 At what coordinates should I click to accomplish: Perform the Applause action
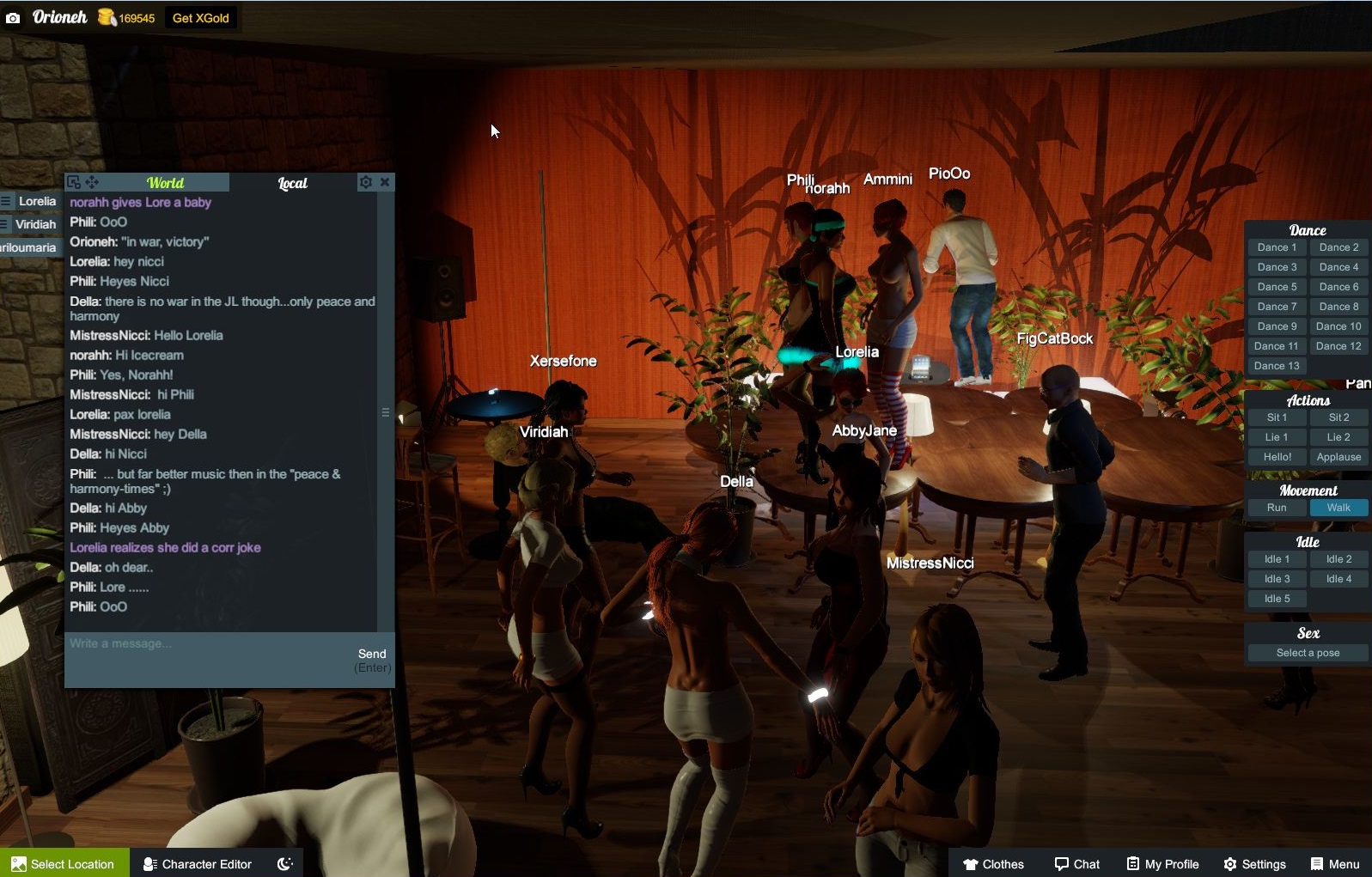[x=1338, y=457]
